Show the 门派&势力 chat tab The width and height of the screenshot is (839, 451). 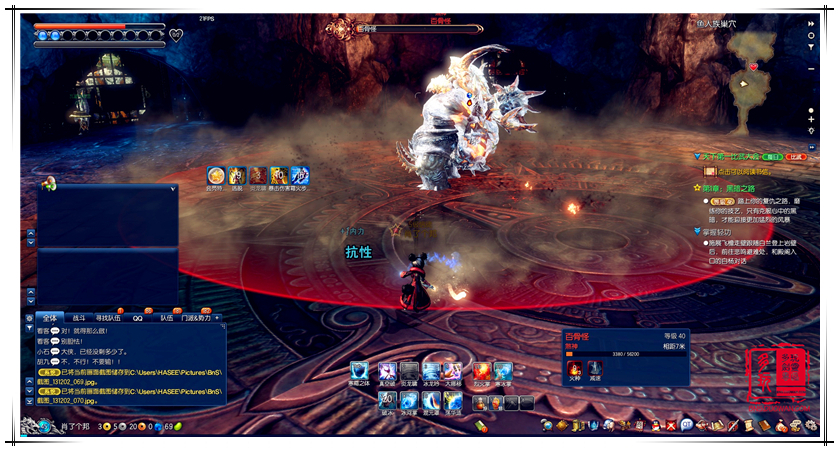pyautogui.click(x=195, y=318)
